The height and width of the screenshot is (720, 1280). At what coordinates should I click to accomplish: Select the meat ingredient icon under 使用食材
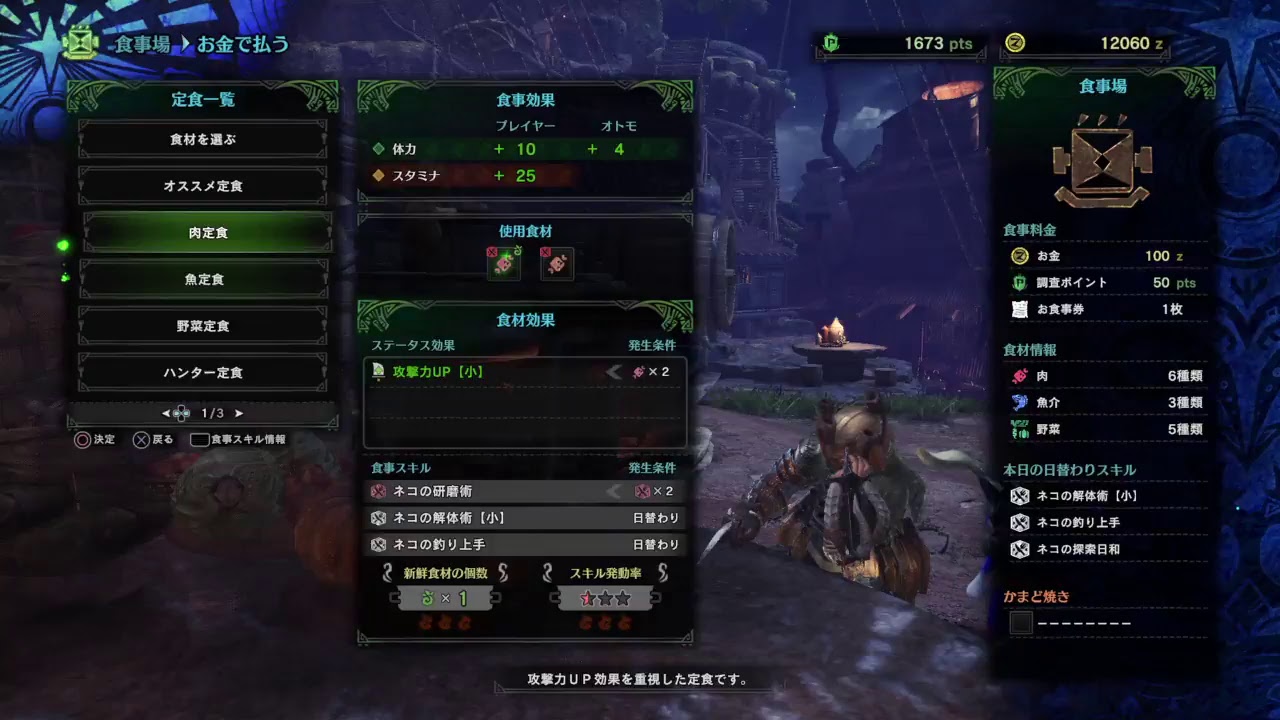(503, 265)
